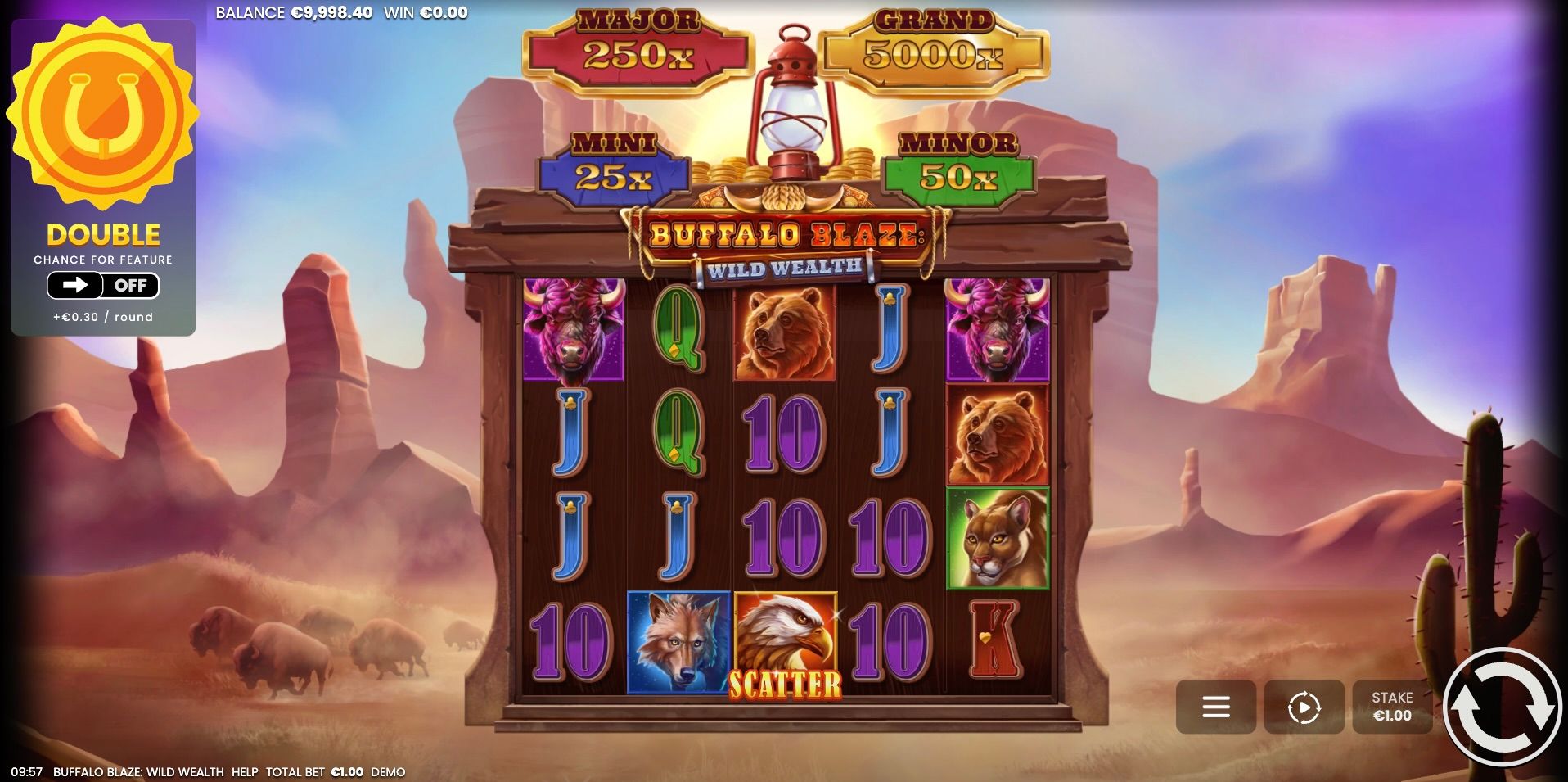Enable the Double Chance for Feature toggle
This screenshot has width=1568, height=782.
(101, 285)
